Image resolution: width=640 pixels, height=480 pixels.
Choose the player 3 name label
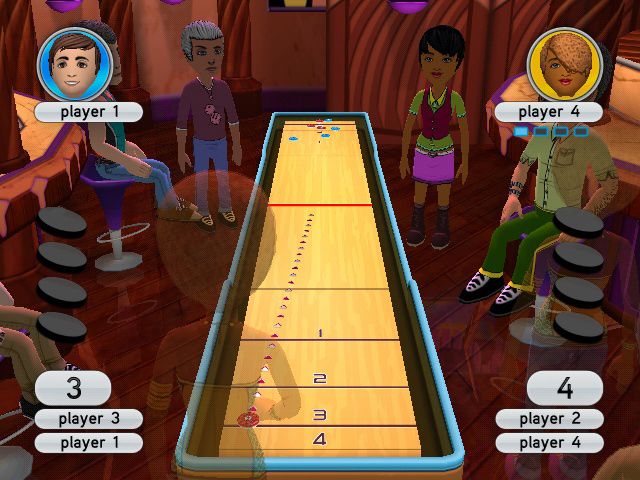pyautogui.click(x=88, y=419)
